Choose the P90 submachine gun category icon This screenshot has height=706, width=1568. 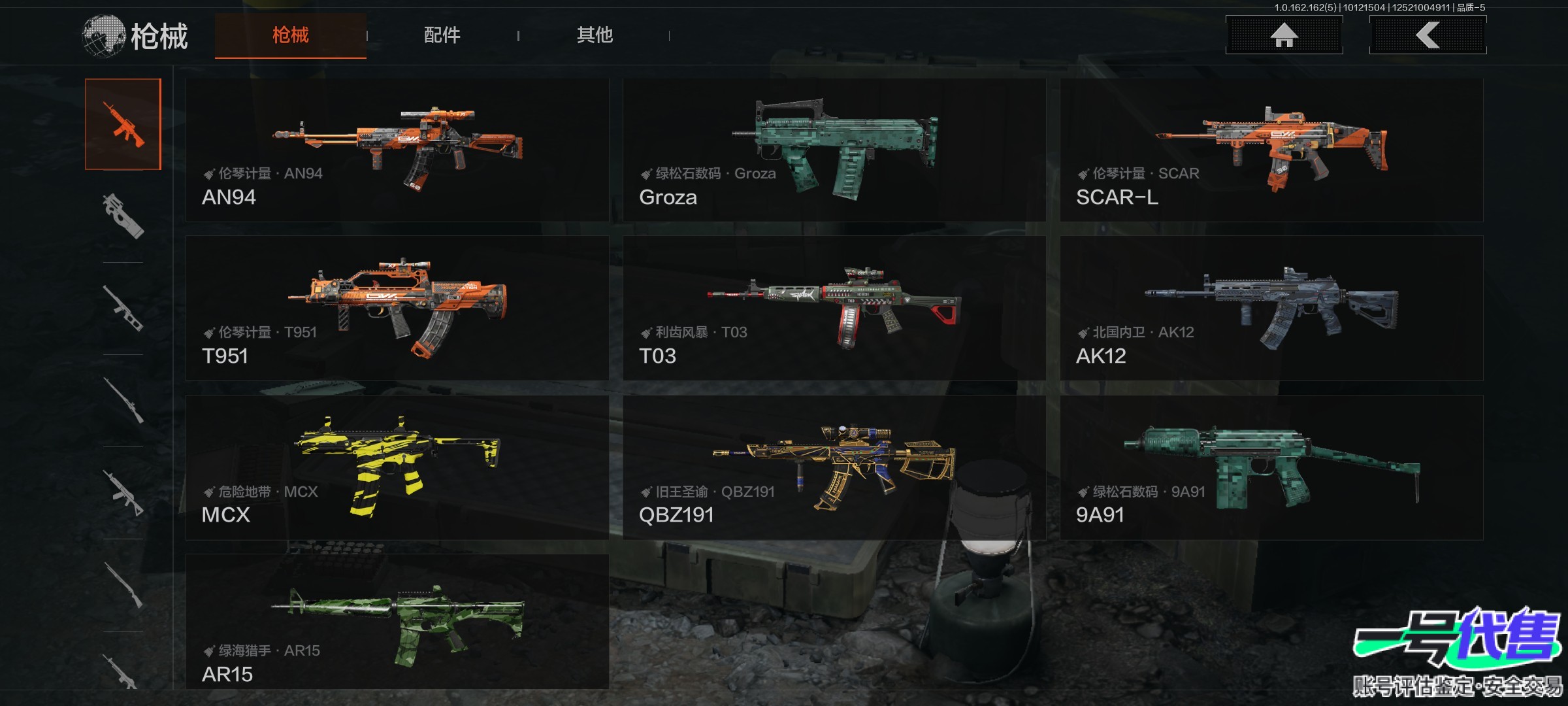click(123, 216)
